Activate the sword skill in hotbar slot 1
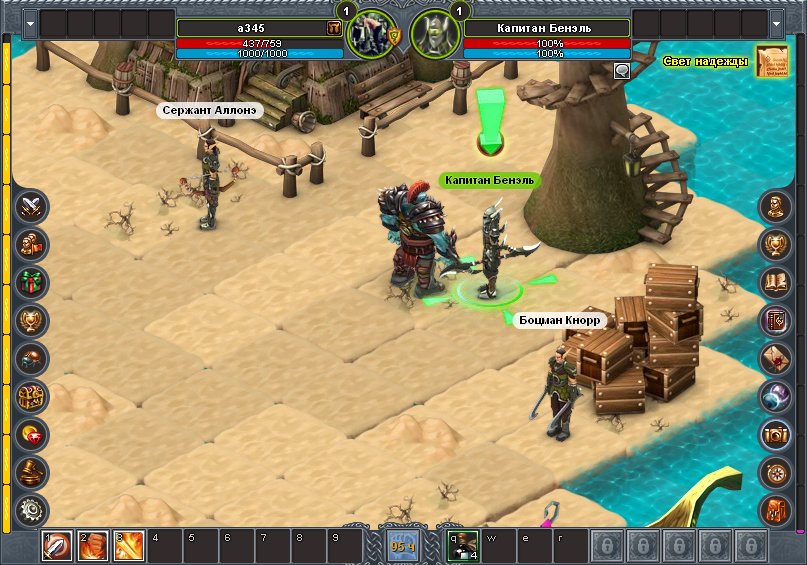The image size is (807, 565). click(57, 546)
